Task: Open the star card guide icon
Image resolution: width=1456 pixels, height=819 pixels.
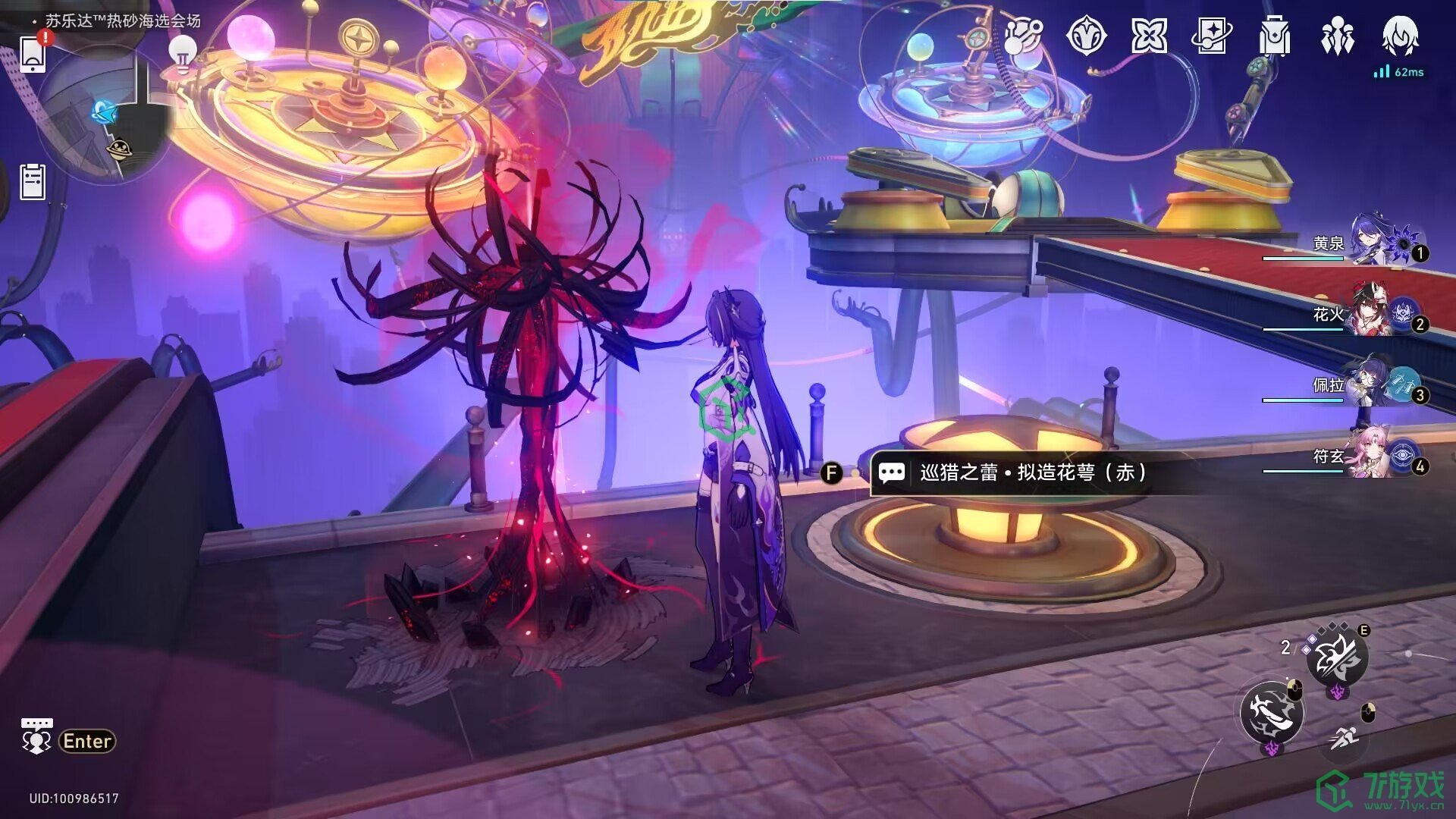Action: [x=1212, y=36]
